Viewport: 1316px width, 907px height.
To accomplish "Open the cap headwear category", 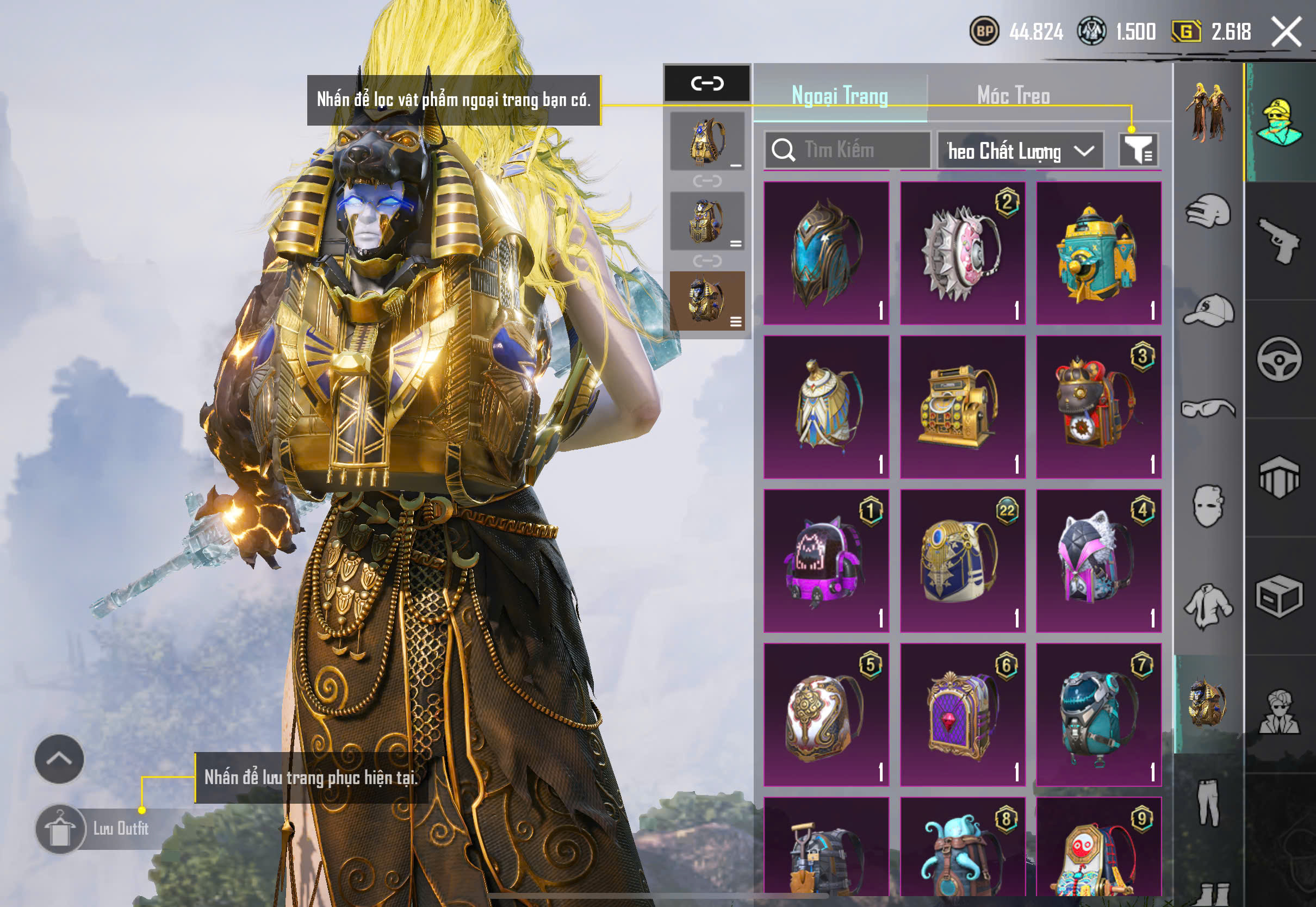I will (x=1209, y=311).
